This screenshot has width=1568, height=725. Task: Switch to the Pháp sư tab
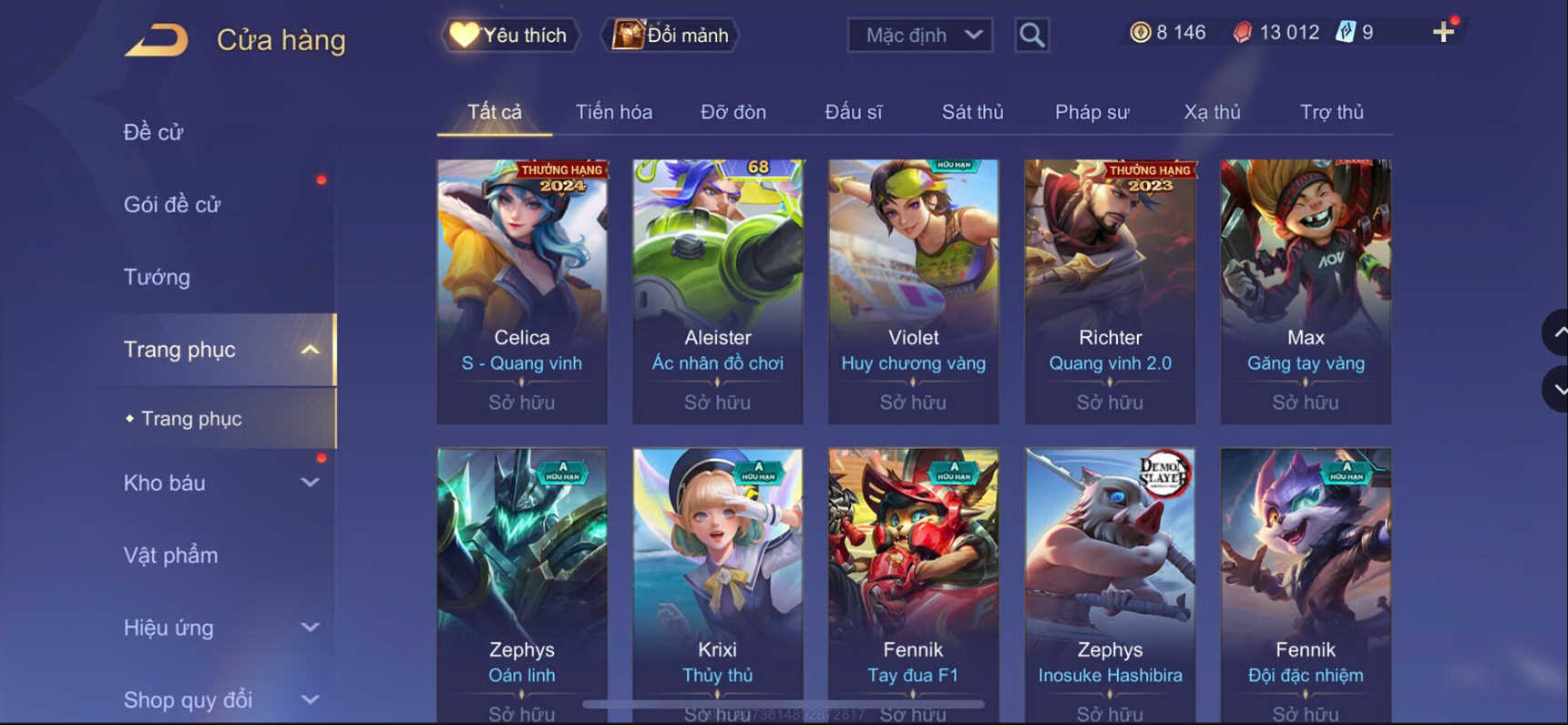tap(1091, 111)
